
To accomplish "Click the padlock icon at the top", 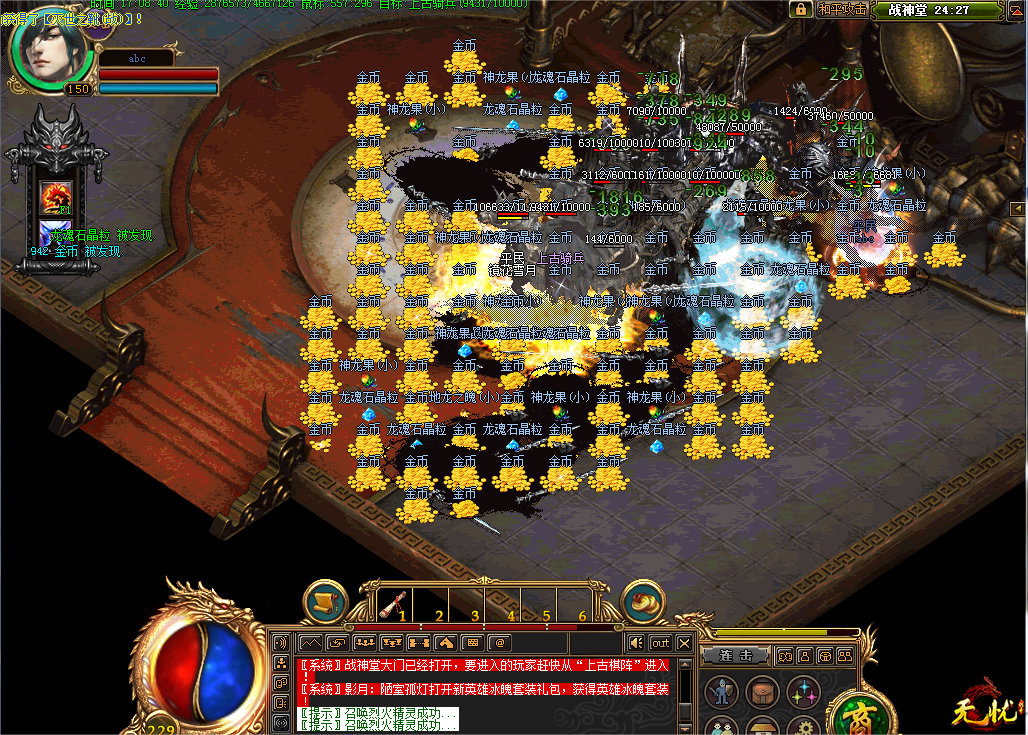I will [x=800, y=9].
